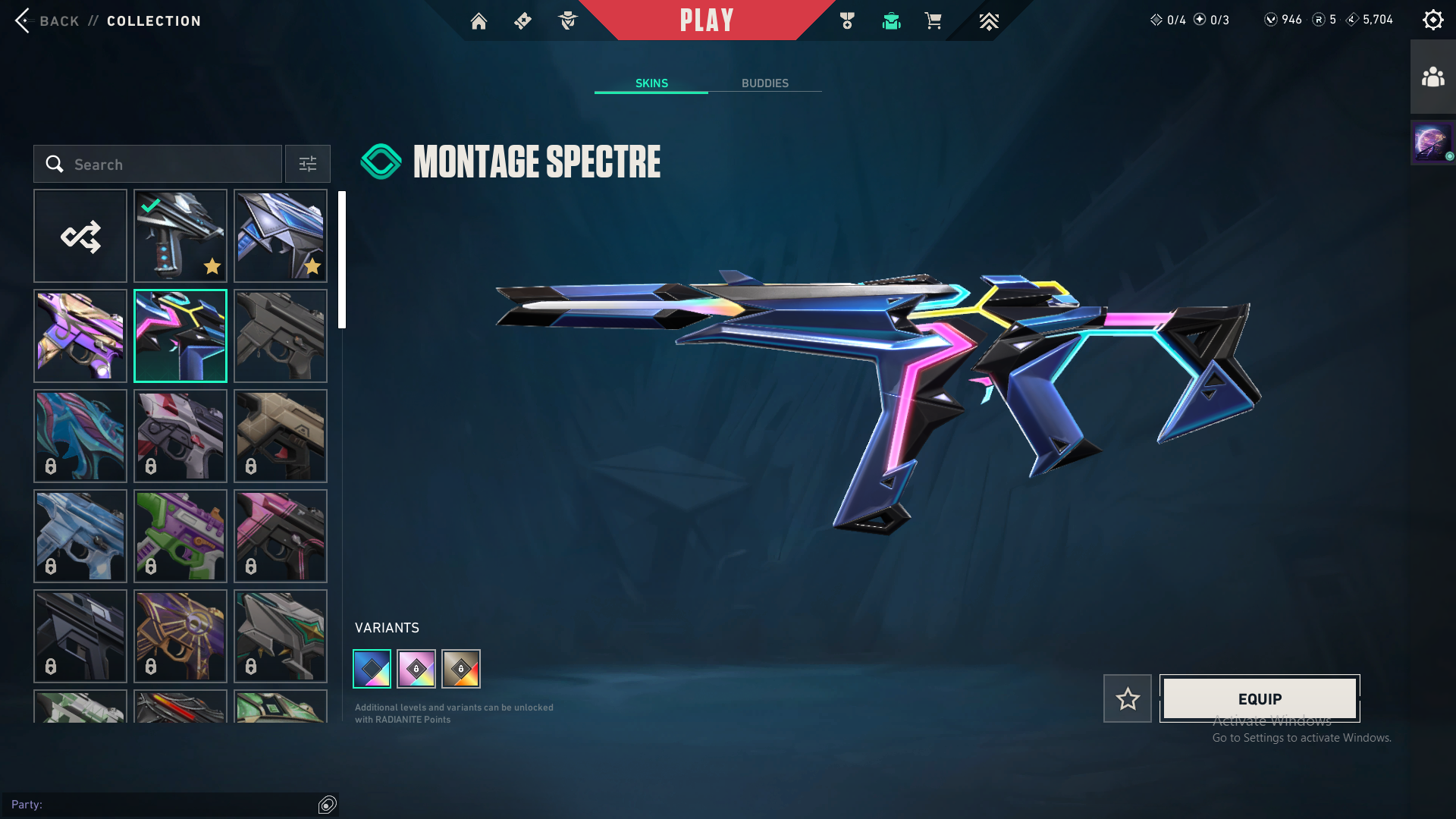Start matchmaking with the PLAY button
Image resolution: width=1456 pixels, height=819 pixels.
tap(706, 20)
